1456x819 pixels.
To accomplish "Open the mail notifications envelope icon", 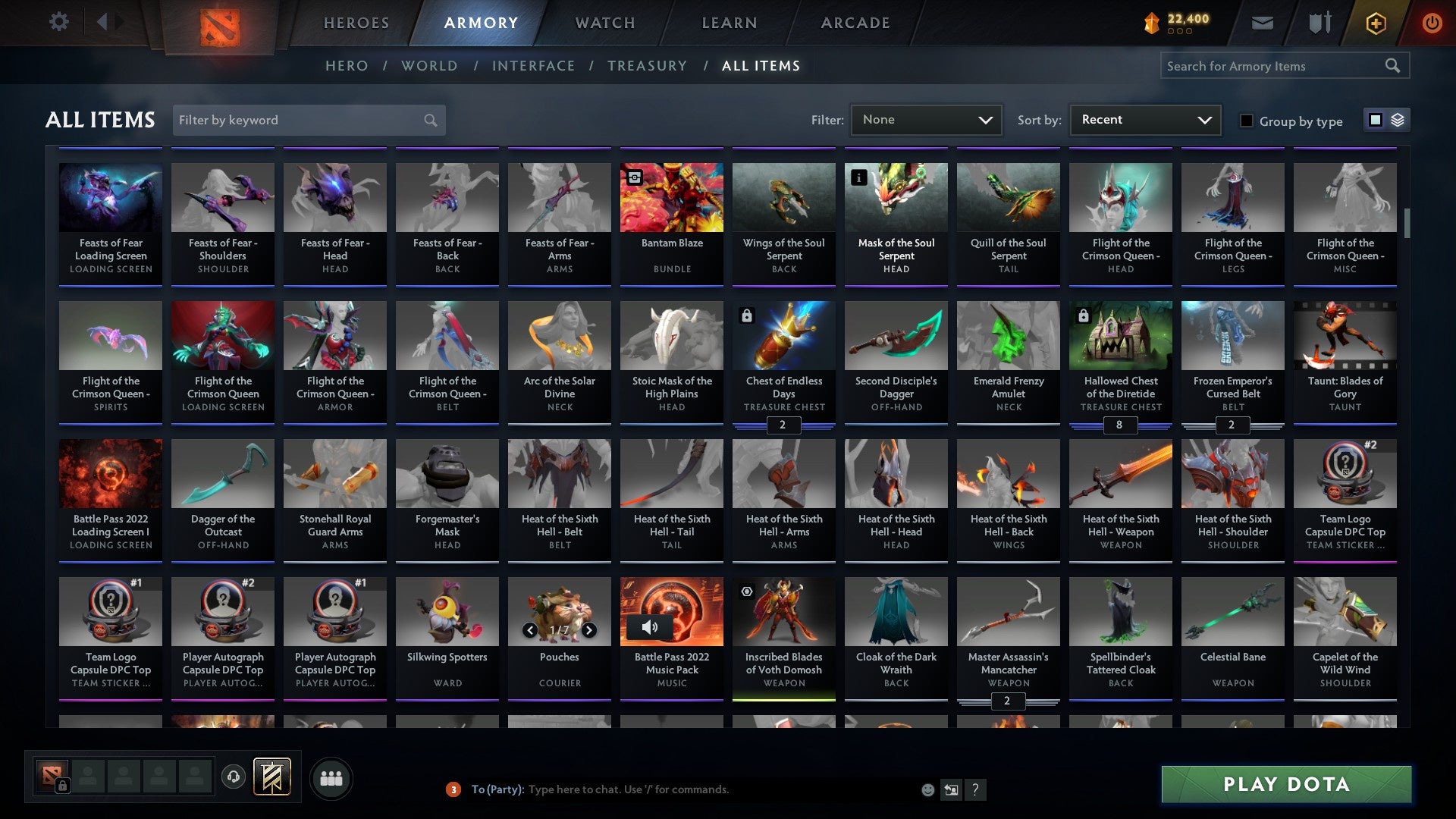I will point(1262,23).
